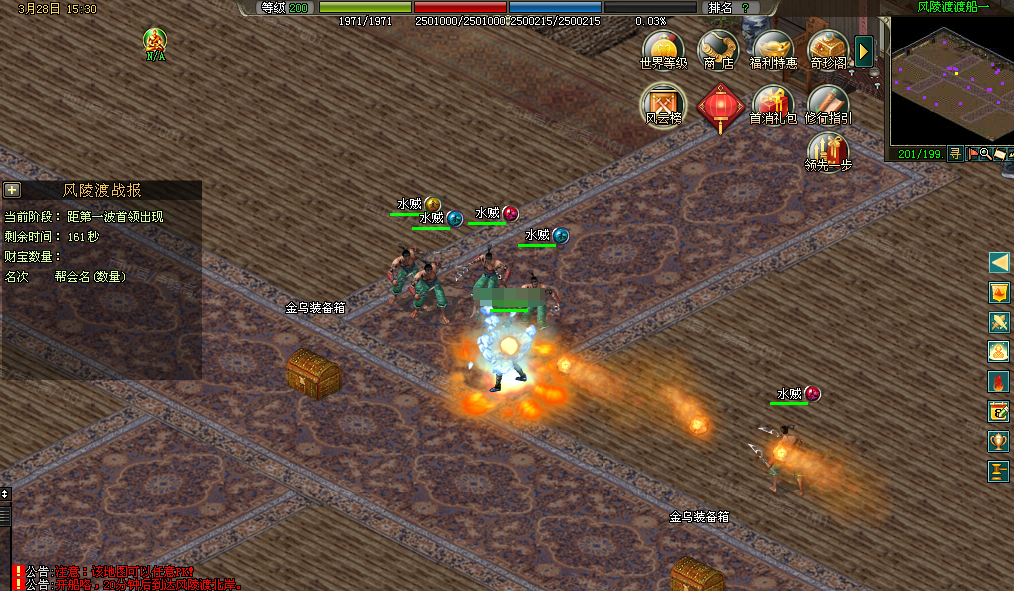Click the minimap magnifying glass button
Viewport: 1014px width, 591px height.
coord(986,154)
